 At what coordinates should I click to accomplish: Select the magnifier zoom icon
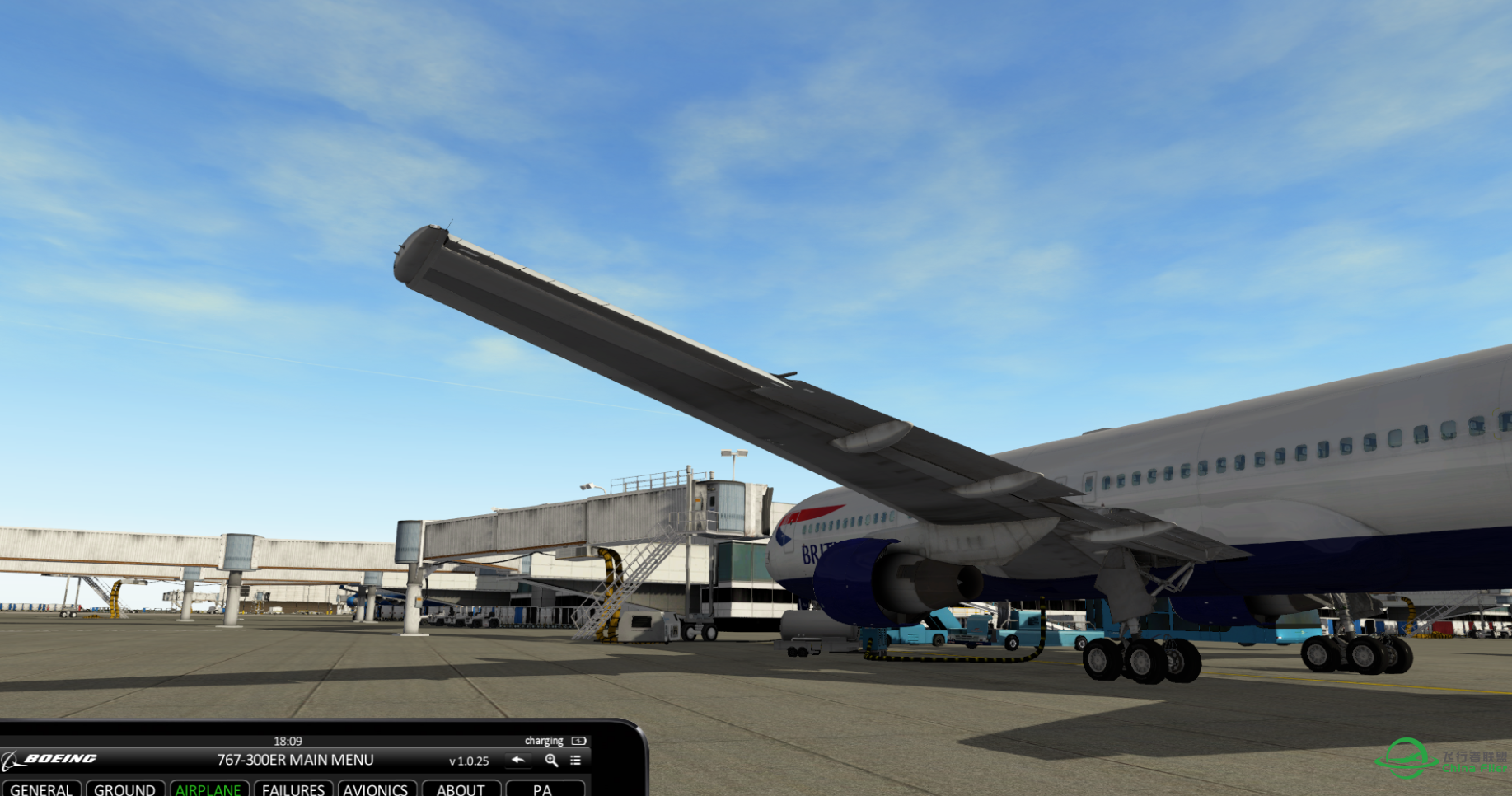tap(550, 760)
